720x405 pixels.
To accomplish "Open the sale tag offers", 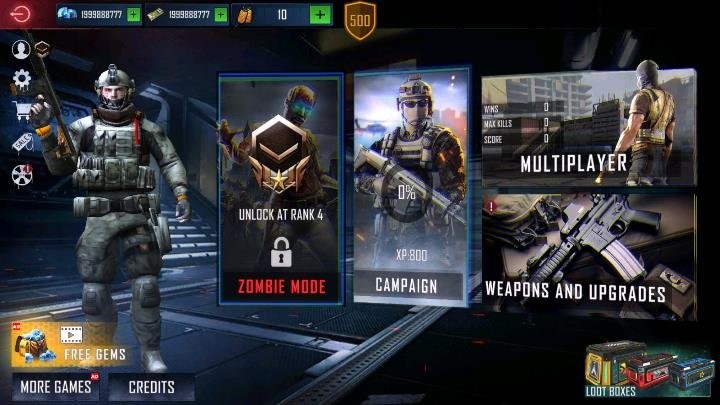I will pos(21,142).
